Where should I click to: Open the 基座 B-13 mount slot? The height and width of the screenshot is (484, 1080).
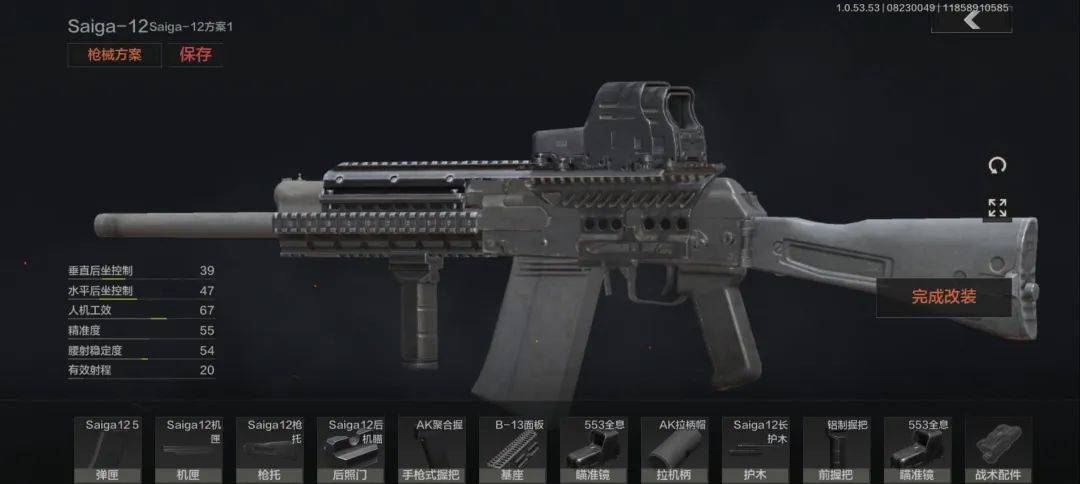point(517,450)
